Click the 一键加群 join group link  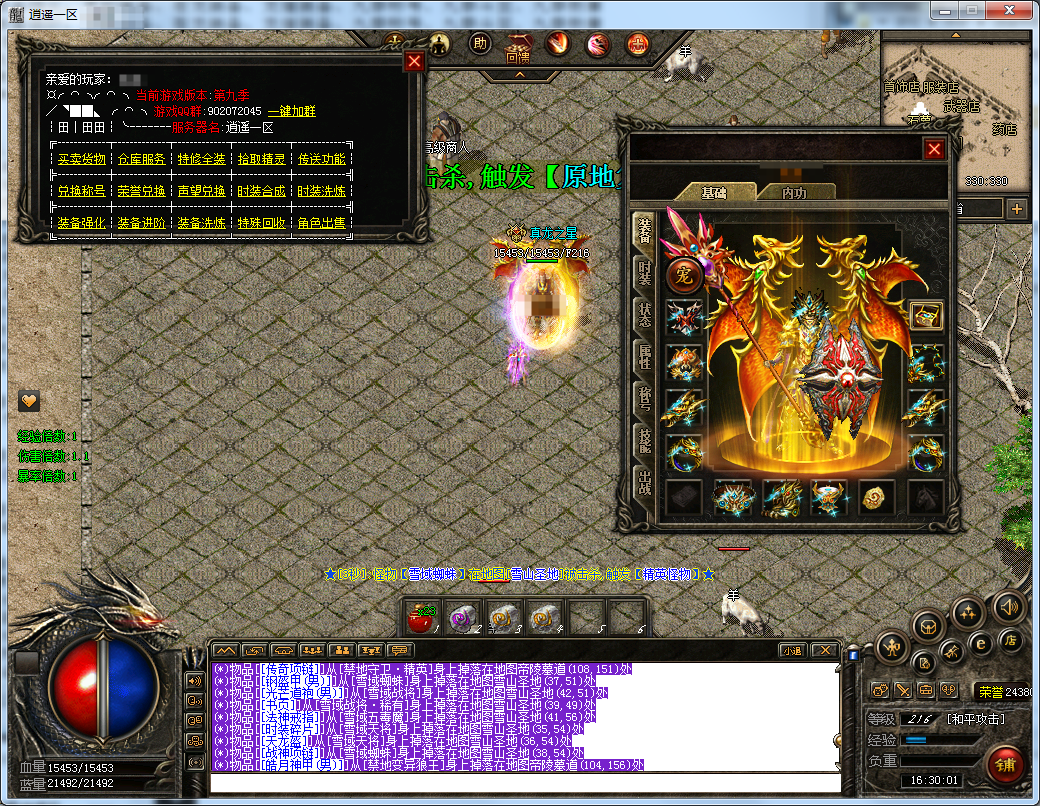pos(291,111)
